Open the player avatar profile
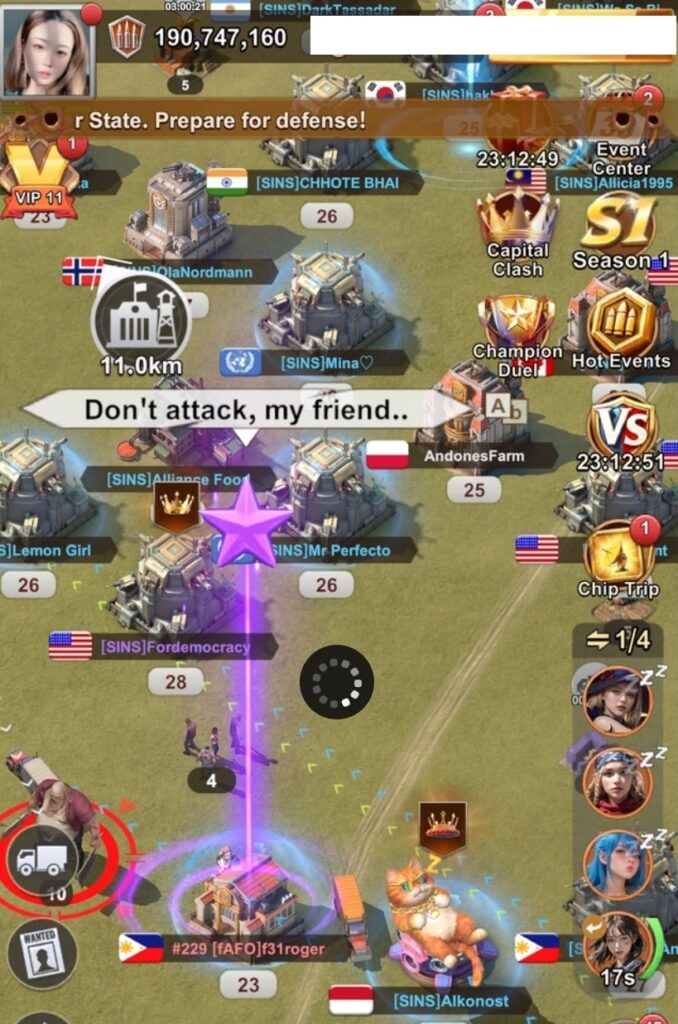Viewport: 678px width, 1024px height. tap(46, 52)
